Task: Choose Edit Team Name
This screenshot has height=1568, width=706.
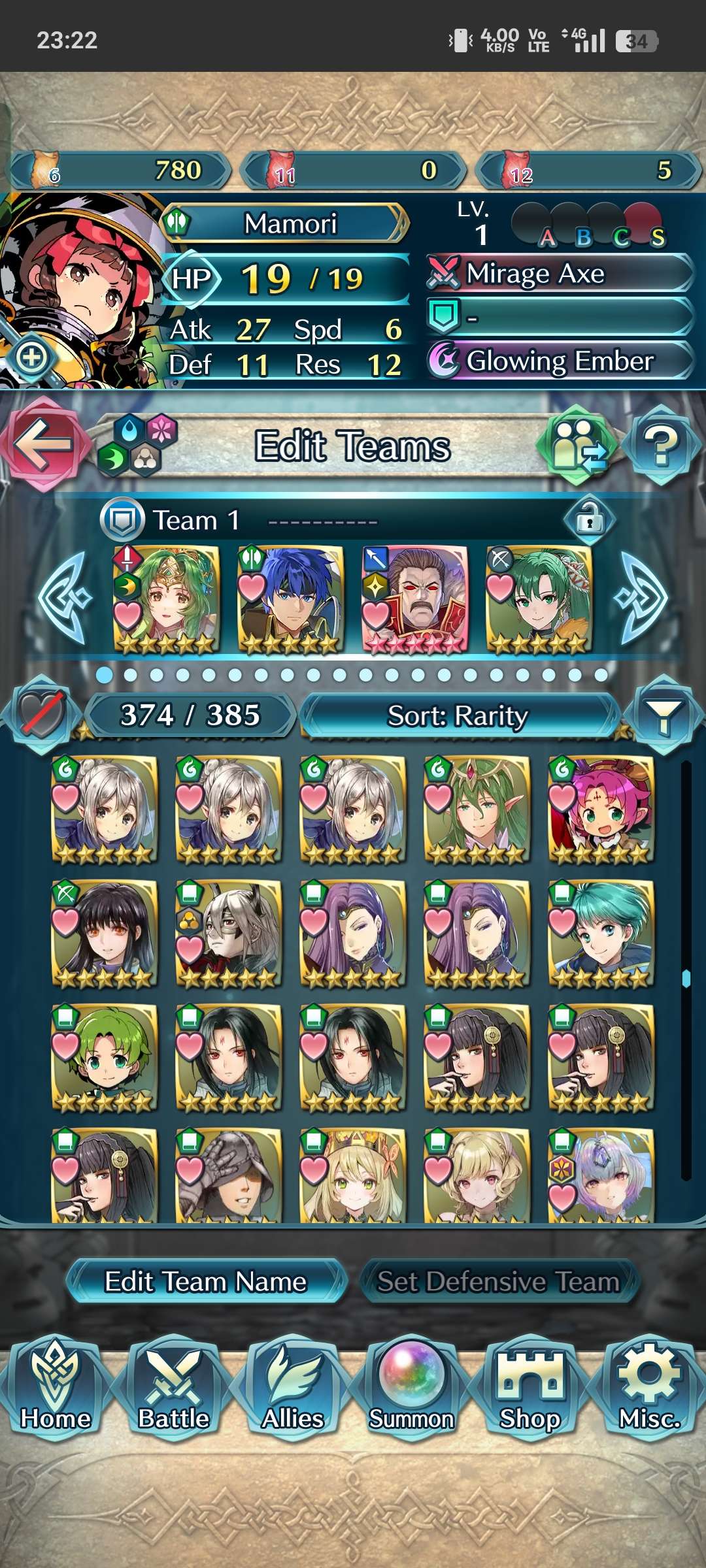Action: 205,1281
